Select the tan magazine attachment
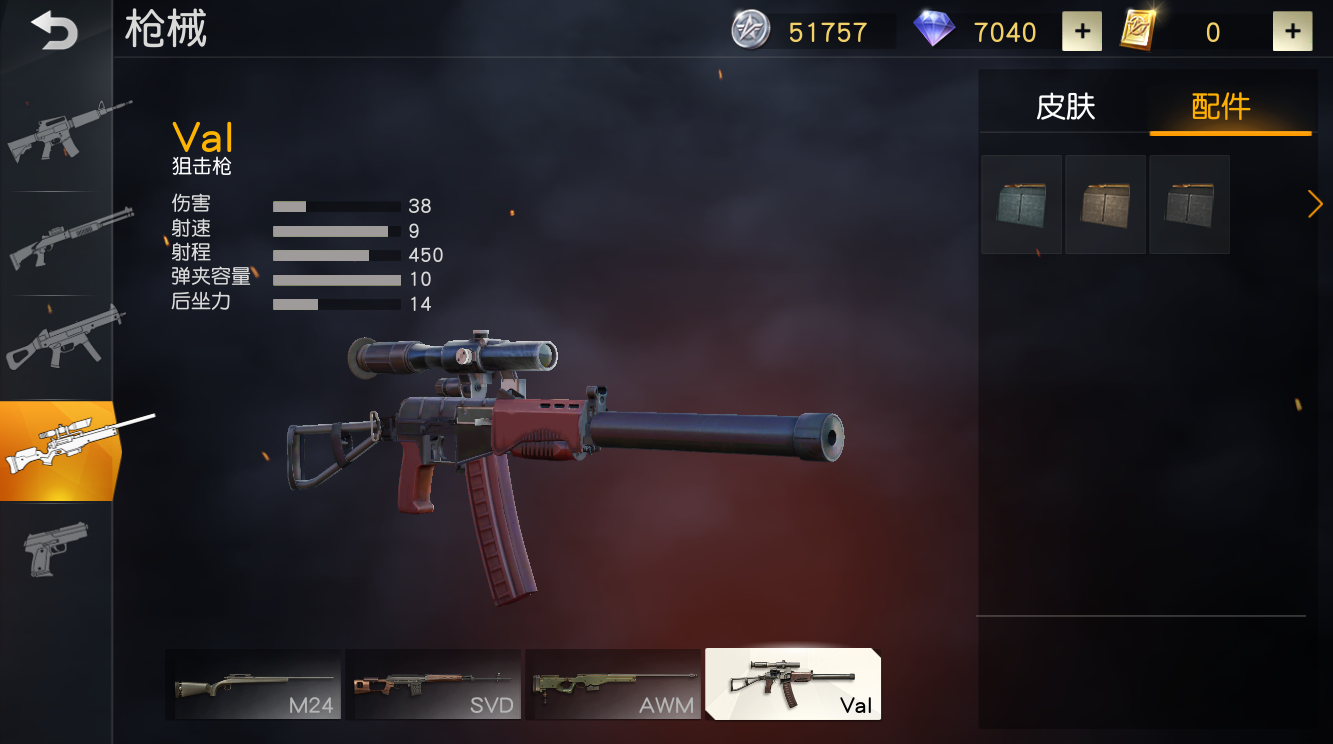Image resolution: width=1333 pixels, height=744 pixels. click(x=1105, y=204)
